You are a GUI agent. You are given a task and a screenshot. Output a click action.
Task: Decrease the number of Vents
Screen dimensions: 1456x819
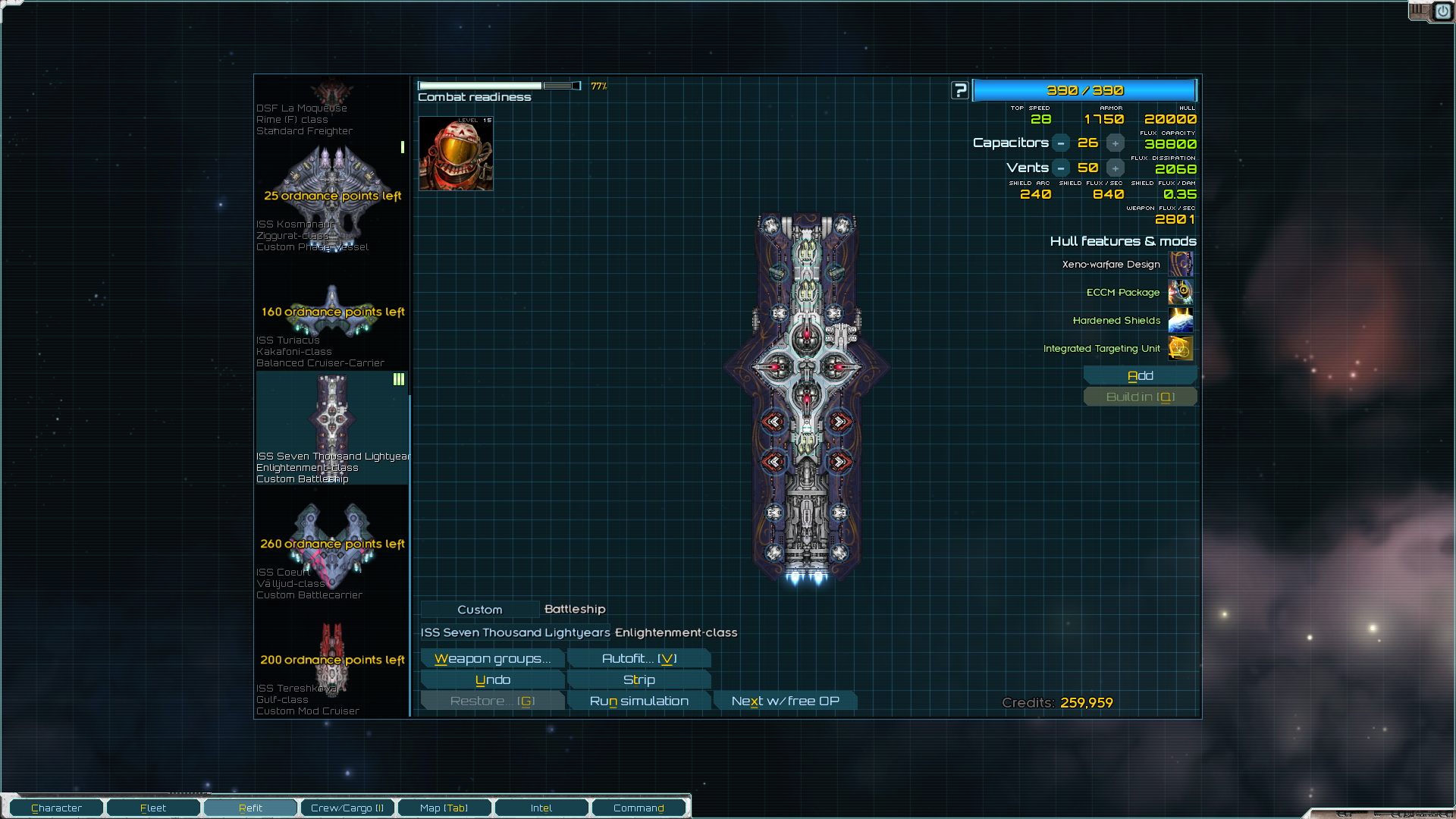(x=1061, y=168)
